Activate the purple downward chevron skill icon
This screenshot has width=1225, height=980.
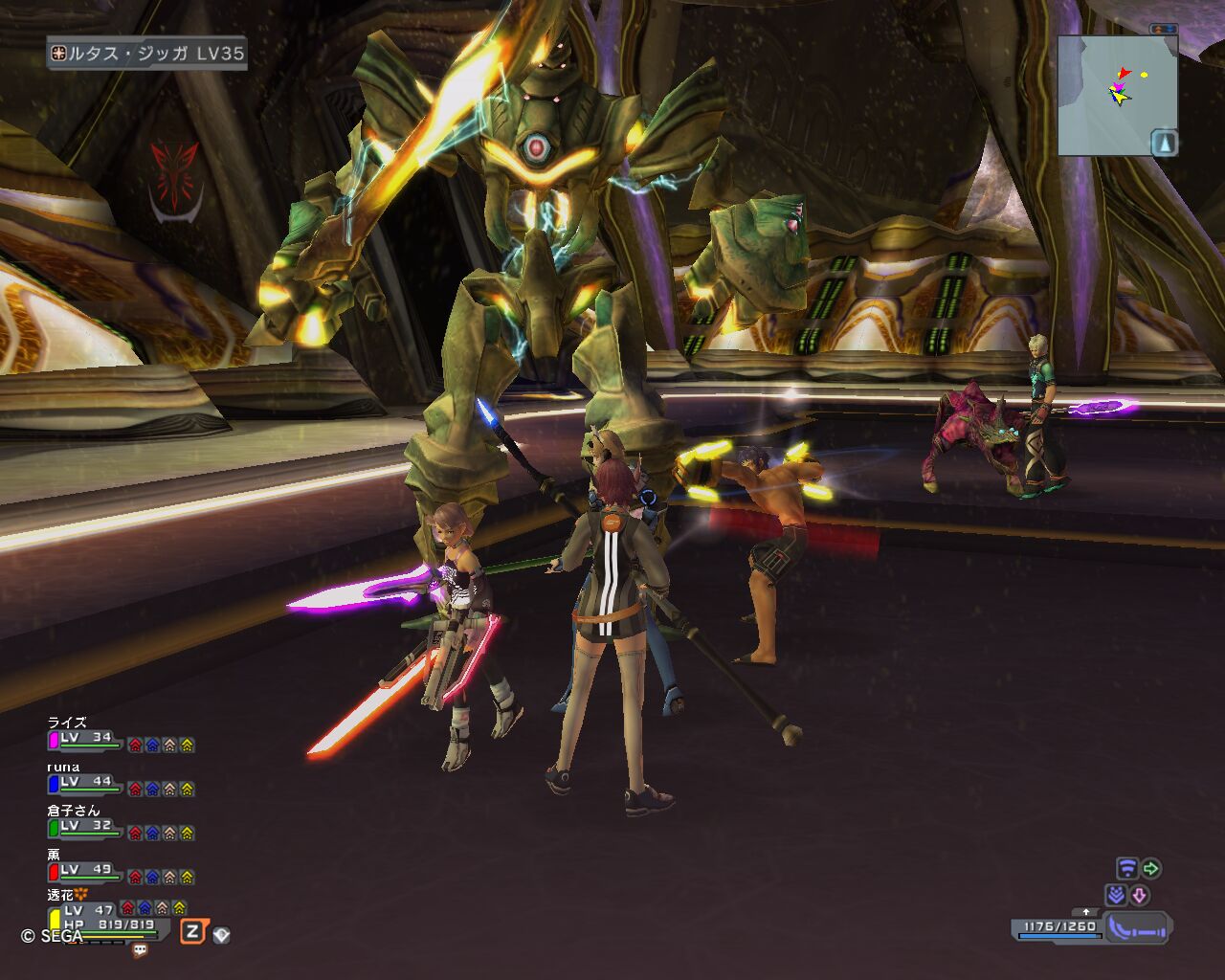click(x=1116, y=896)
